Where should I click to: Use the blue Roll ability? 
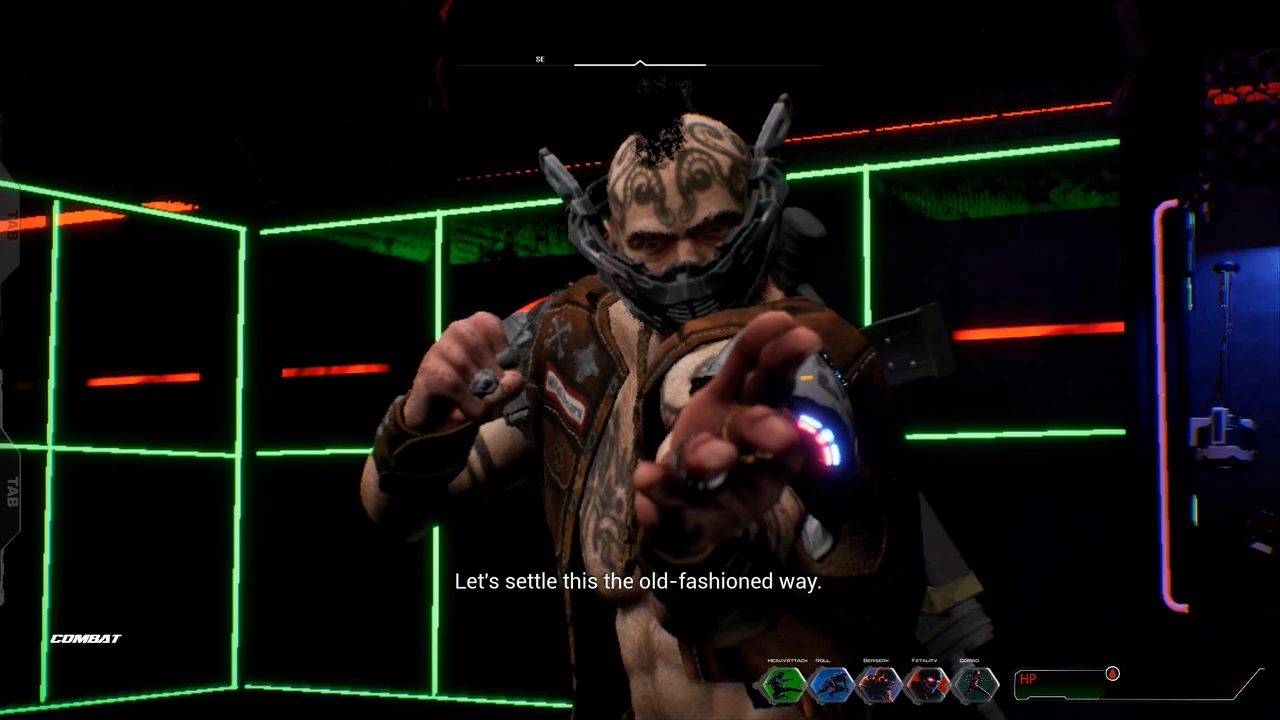tap(831, 685)
